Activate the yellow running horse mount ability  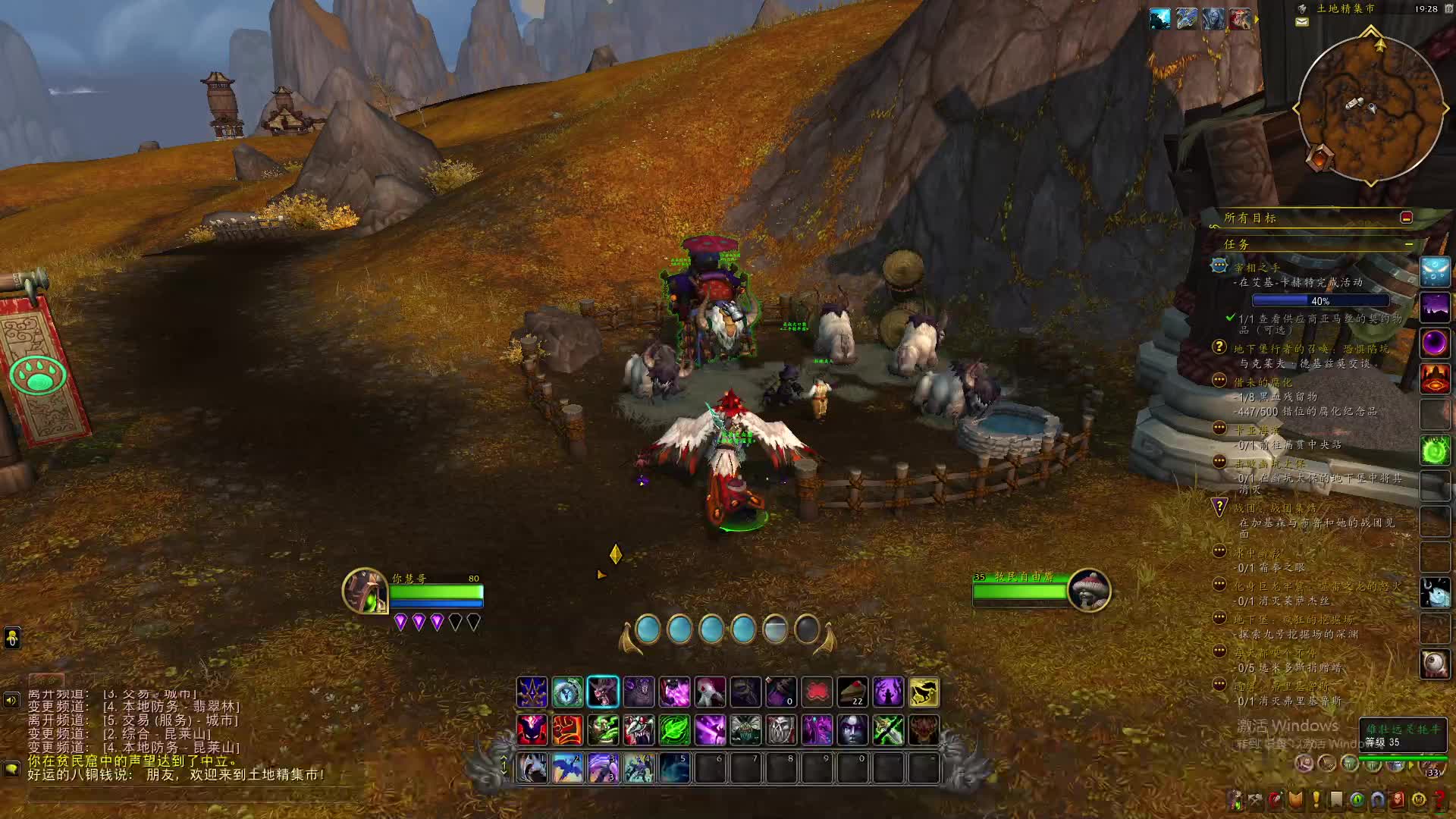[x=924, y=692]
